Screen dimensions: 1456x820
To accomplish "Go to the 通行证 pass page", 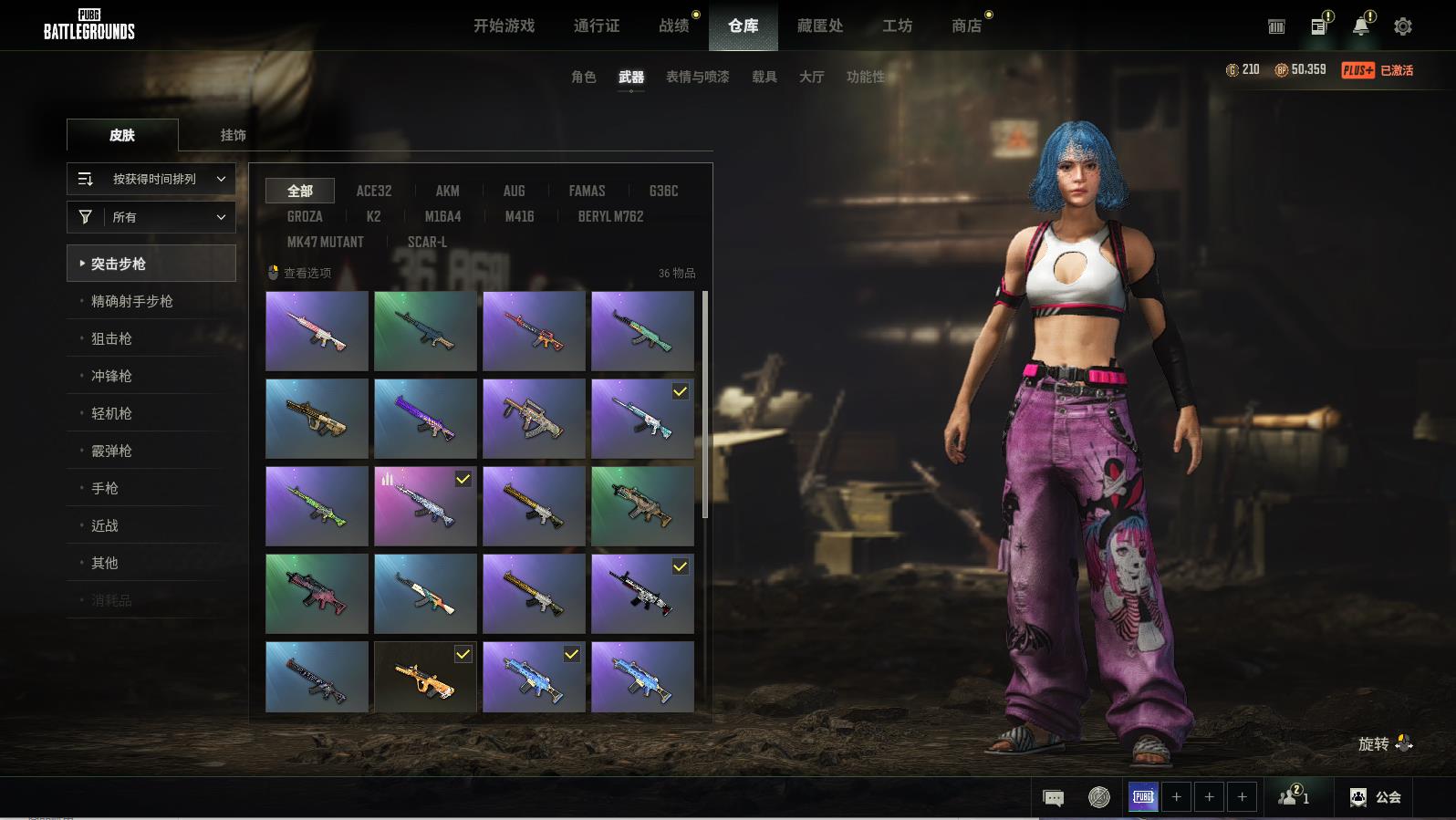I will tap(597, 26).
